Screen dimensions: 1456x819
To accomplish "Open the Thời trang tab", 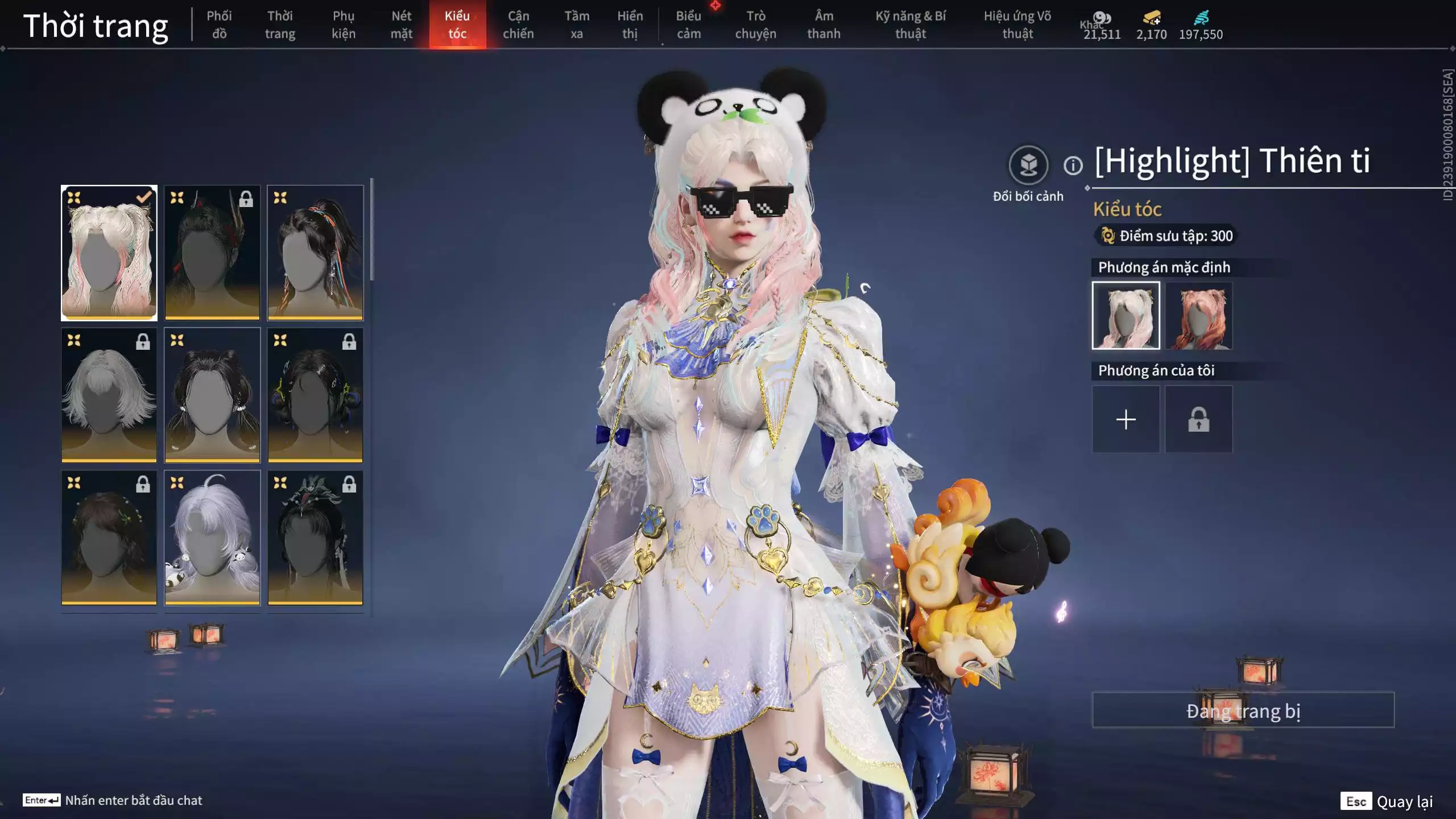I will (280, 24).
